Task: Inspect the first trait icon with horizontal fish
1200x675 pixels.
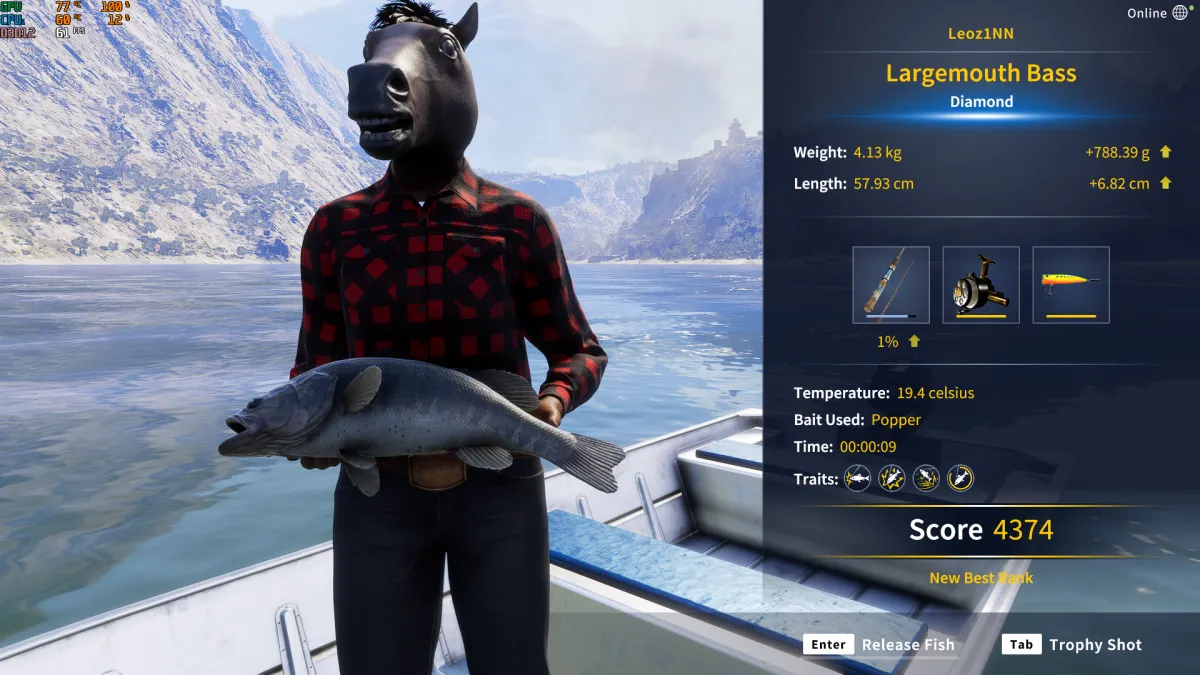Action: pos(857,479)
